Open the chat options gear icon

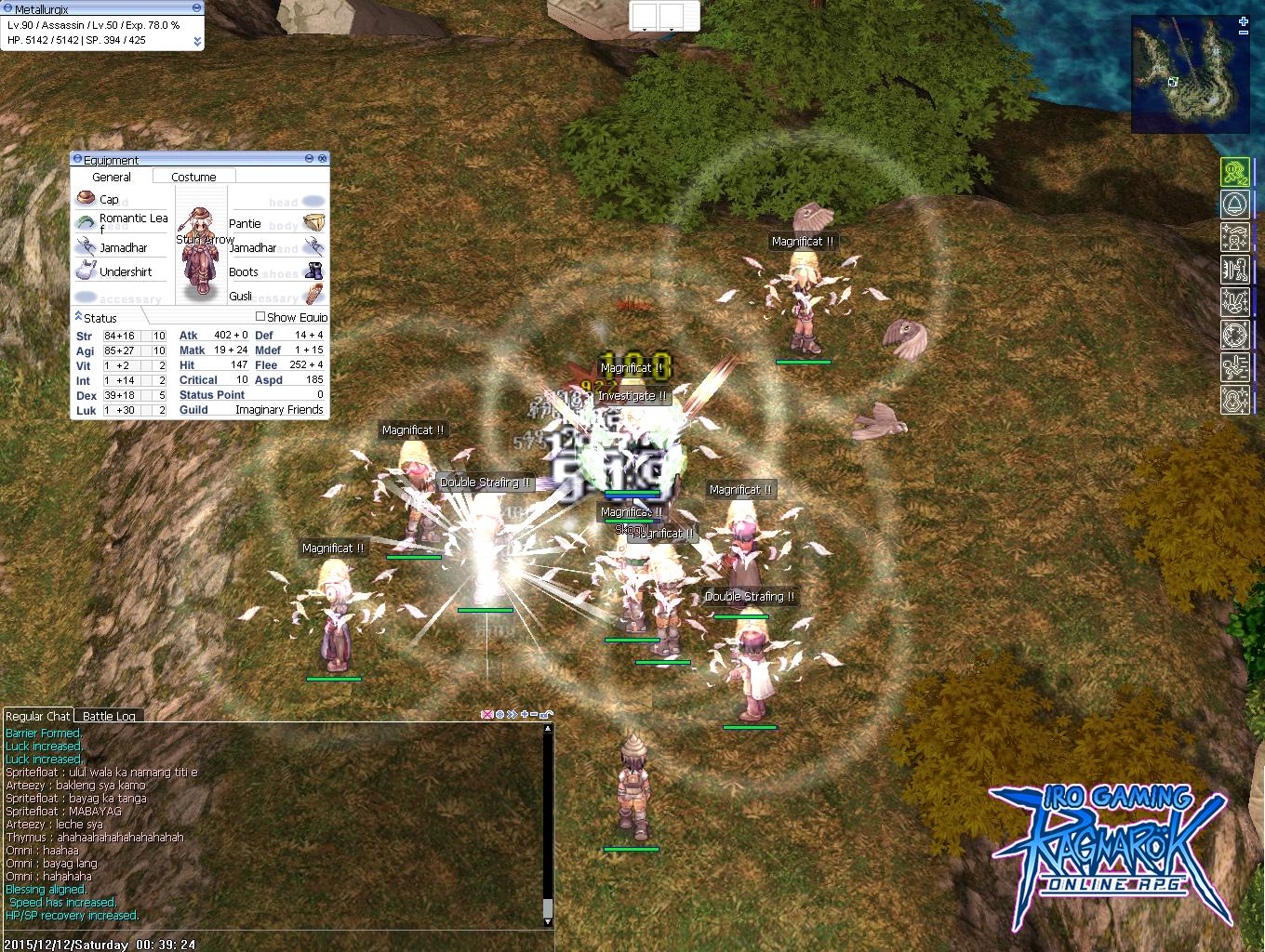click(499, 714)
